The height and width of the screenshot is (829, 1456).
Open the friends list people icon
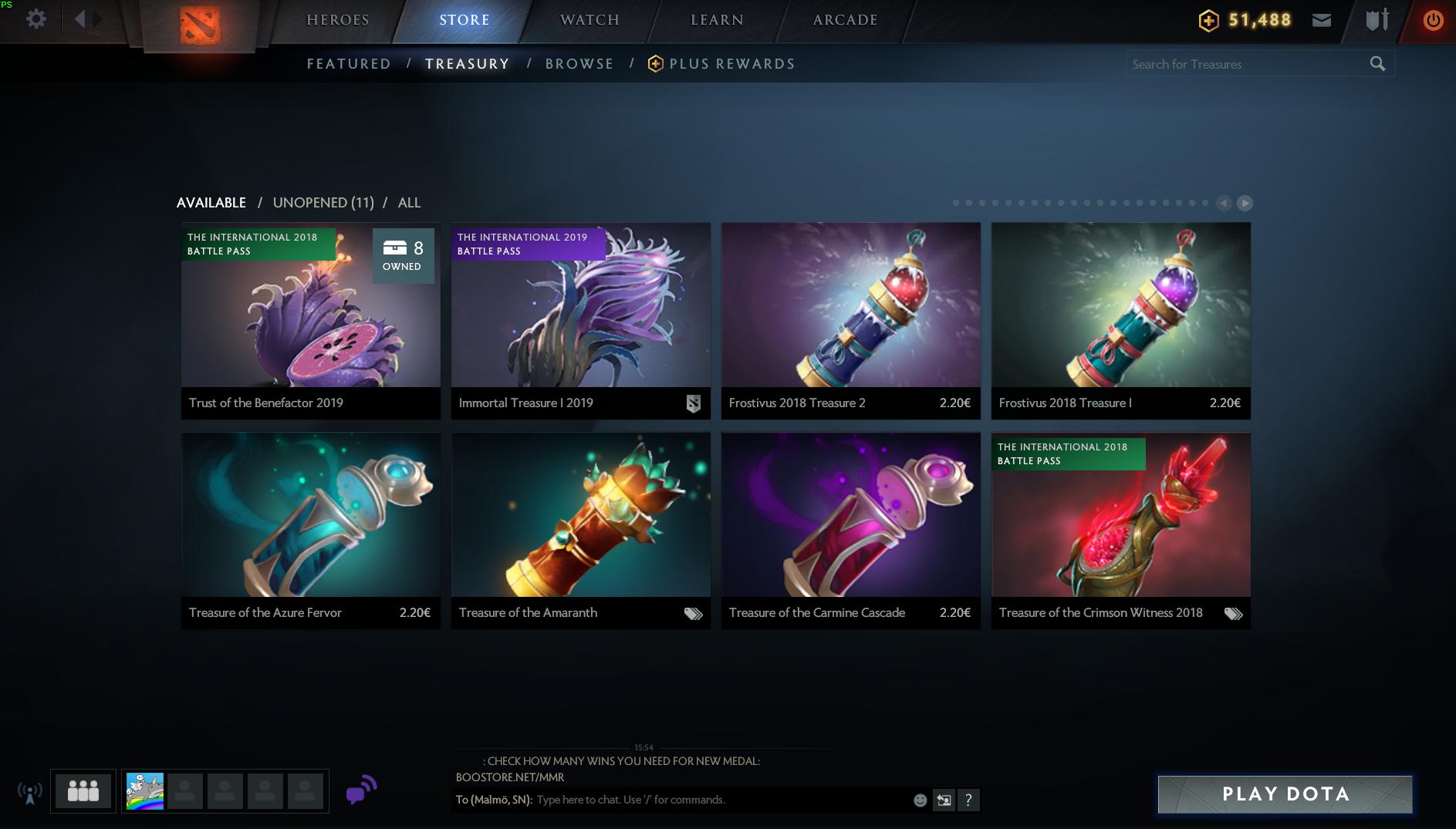[x=83, y=790]
